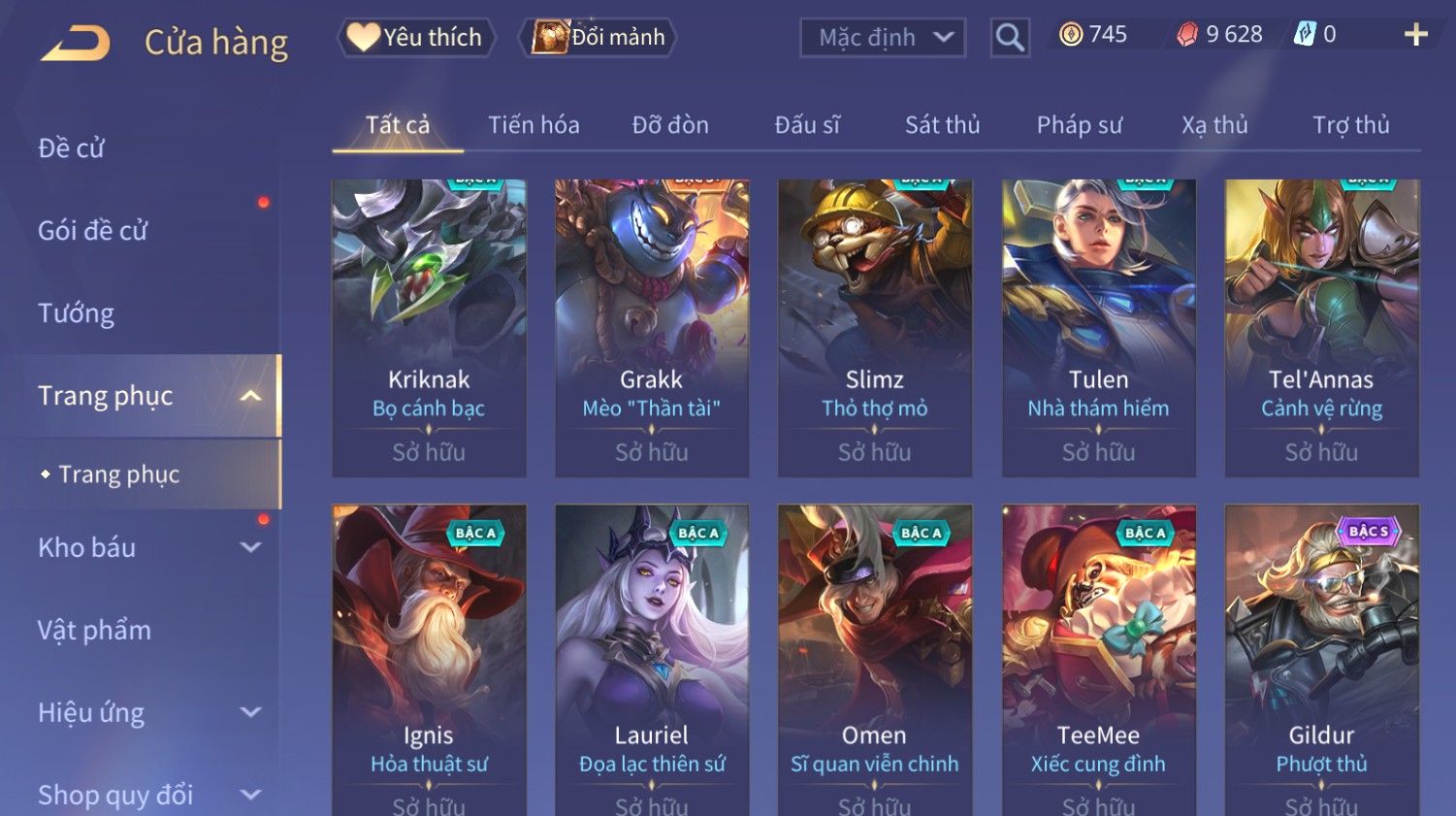
Task: Show the Sát thủ skins tab
Action: coord(942,125)
